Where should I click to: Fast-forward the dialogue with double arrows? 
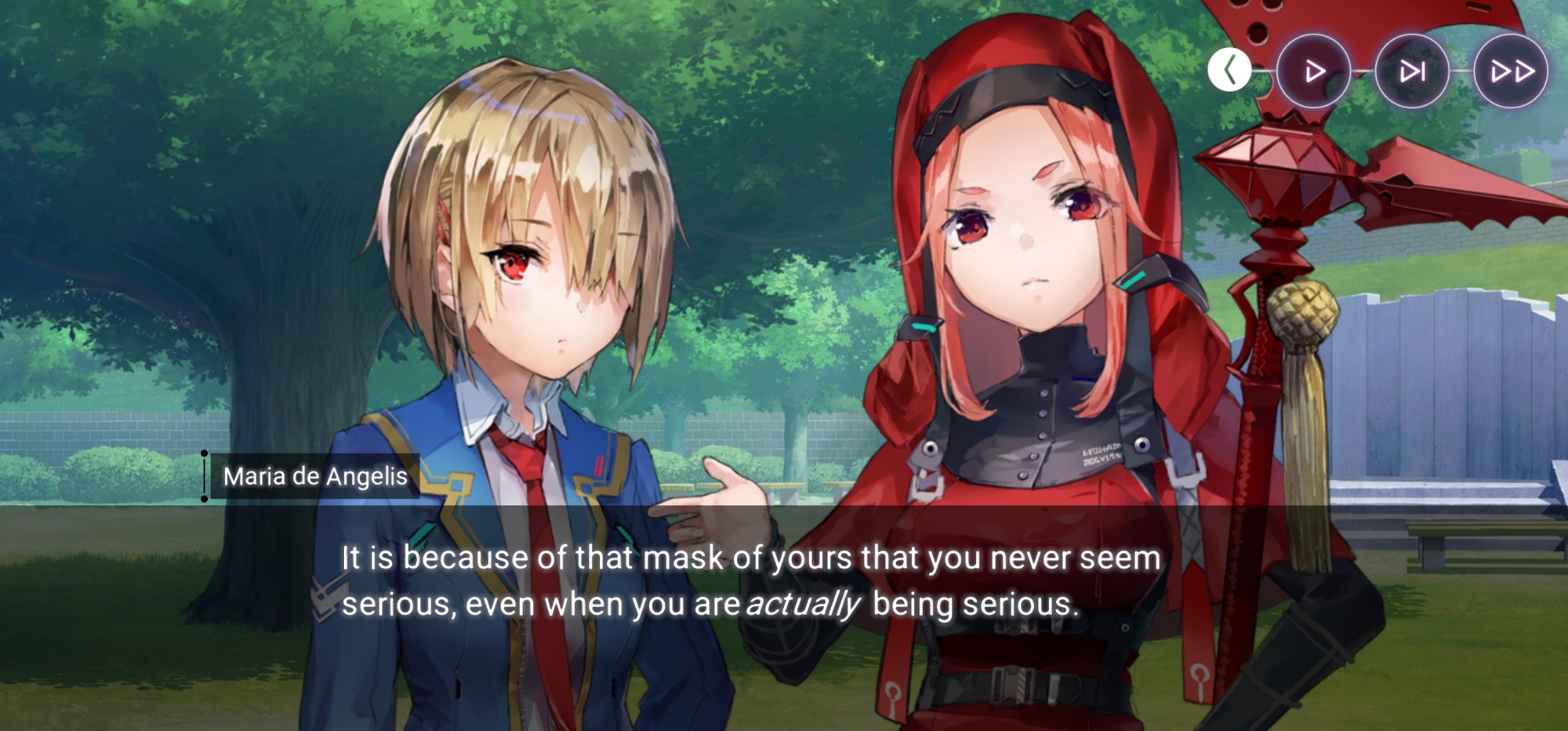point(1511,71)
